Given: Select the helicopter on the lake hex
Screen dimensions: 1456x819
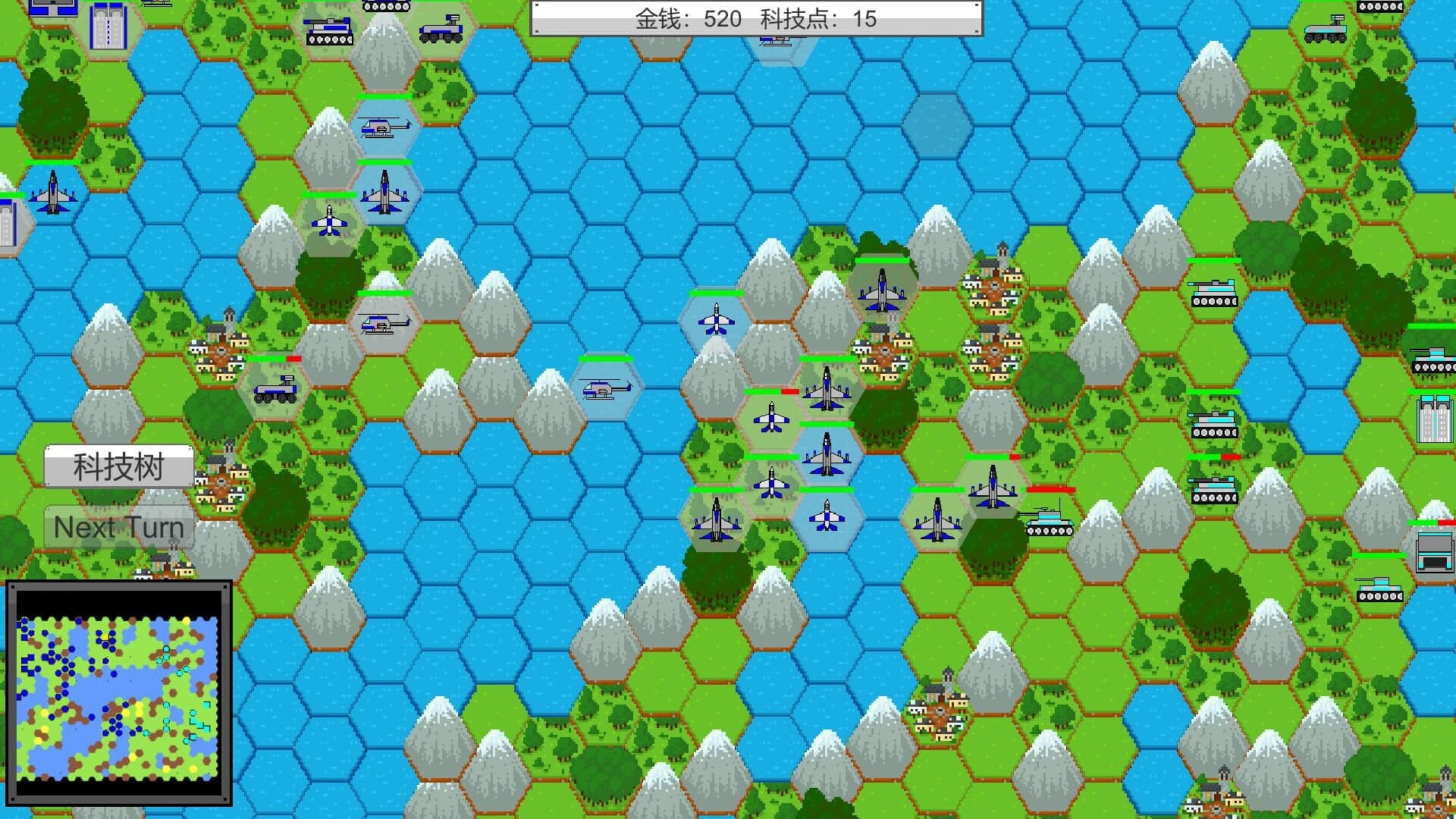Looking at the screenshot, I should pyautogui.click(x=607, y=391).
